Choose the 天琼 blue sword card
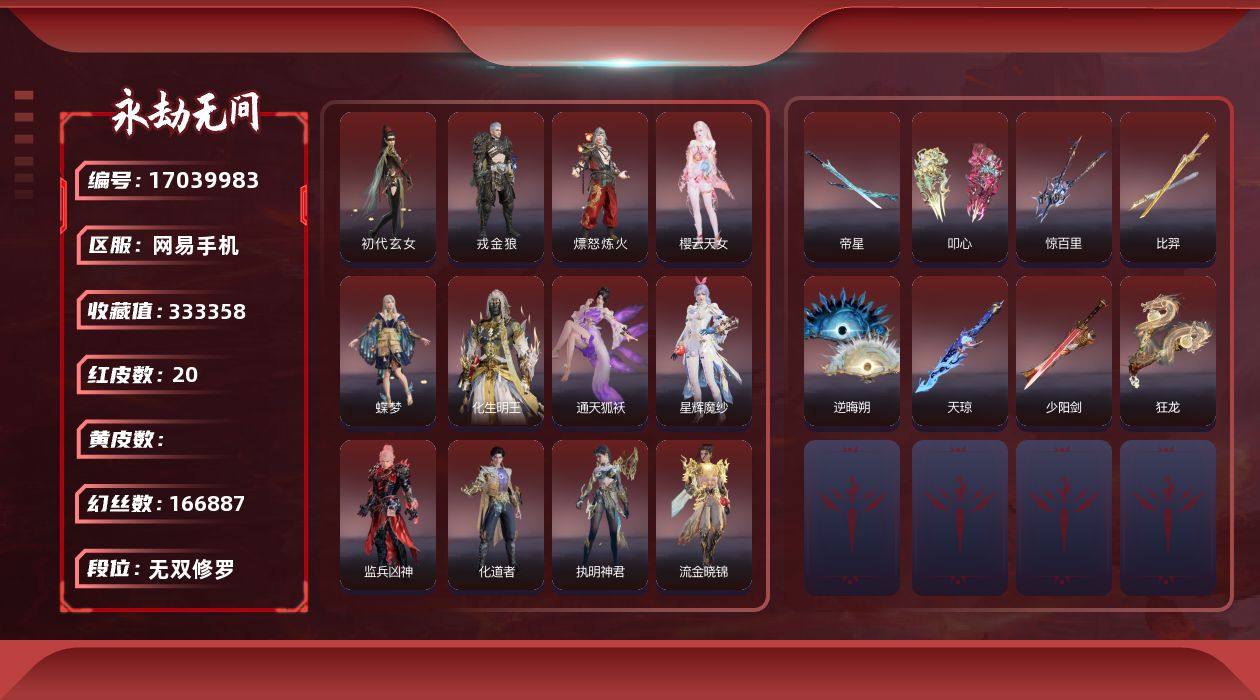Image resolution: width=1260 pixels, height=700 pixels. [x=960, y=351]
